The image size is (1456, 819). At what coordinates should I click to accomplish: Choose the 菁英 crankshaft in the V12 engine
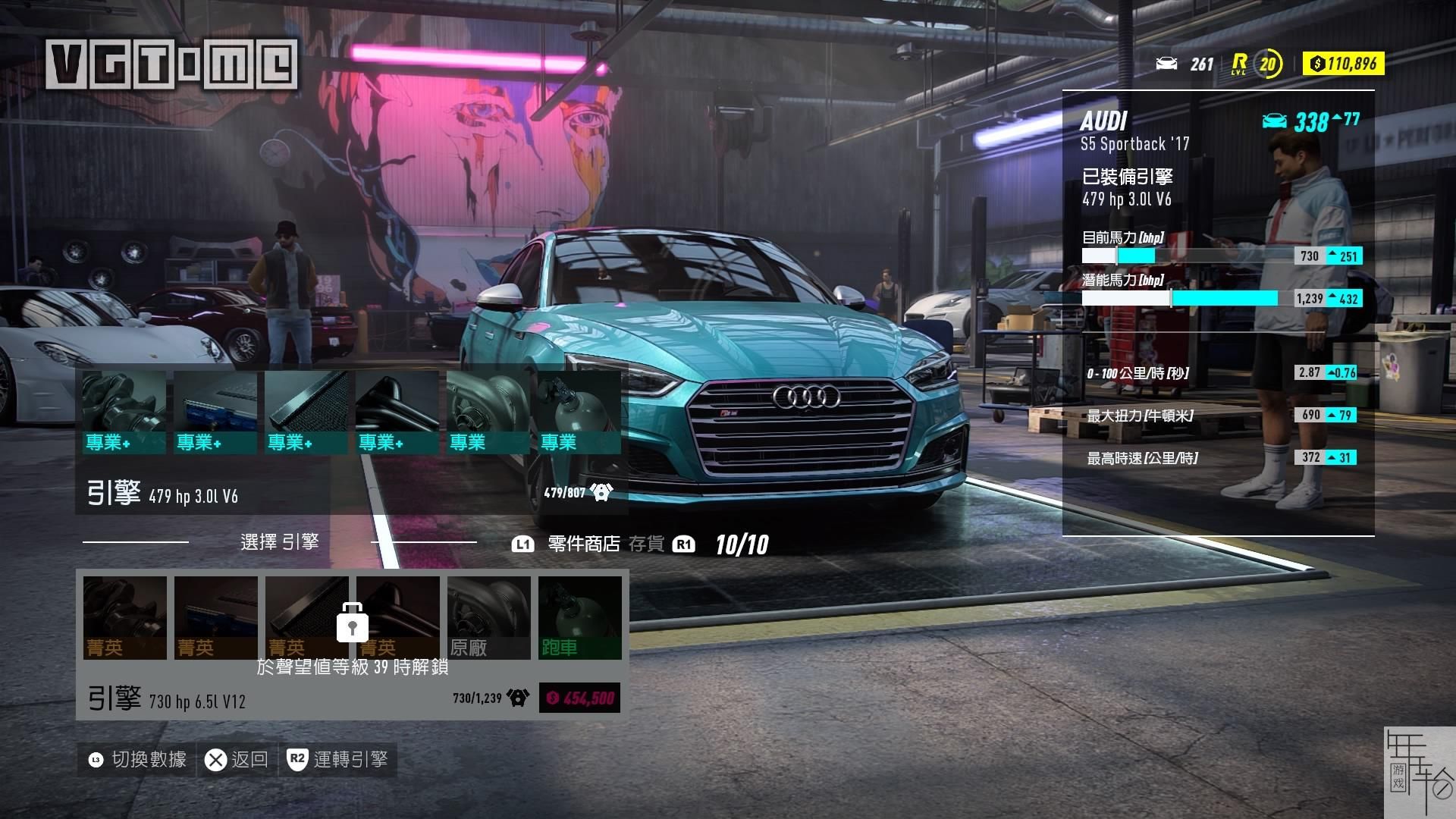click(x=125, y=617)
